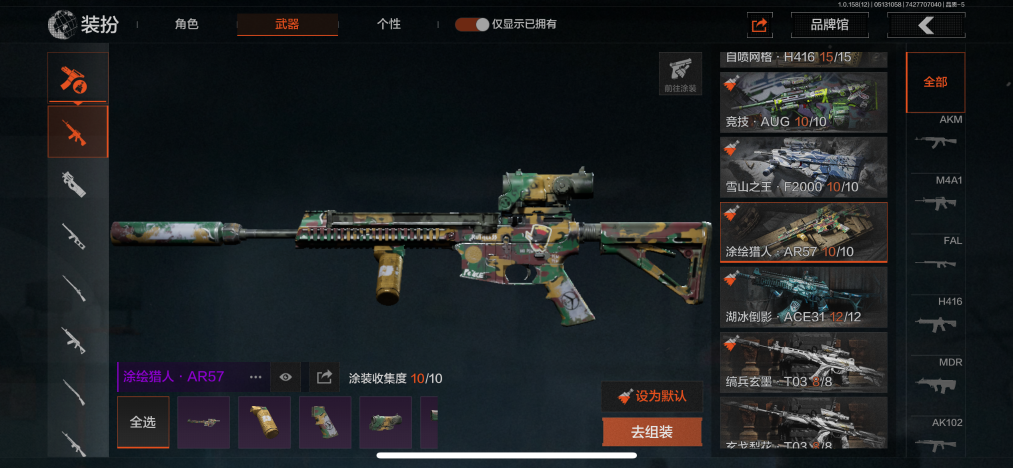The height and width of the screenshot is (468, 1013).
Task: Select the 雪山之王 F2000 skin
Action: (803, 167)
